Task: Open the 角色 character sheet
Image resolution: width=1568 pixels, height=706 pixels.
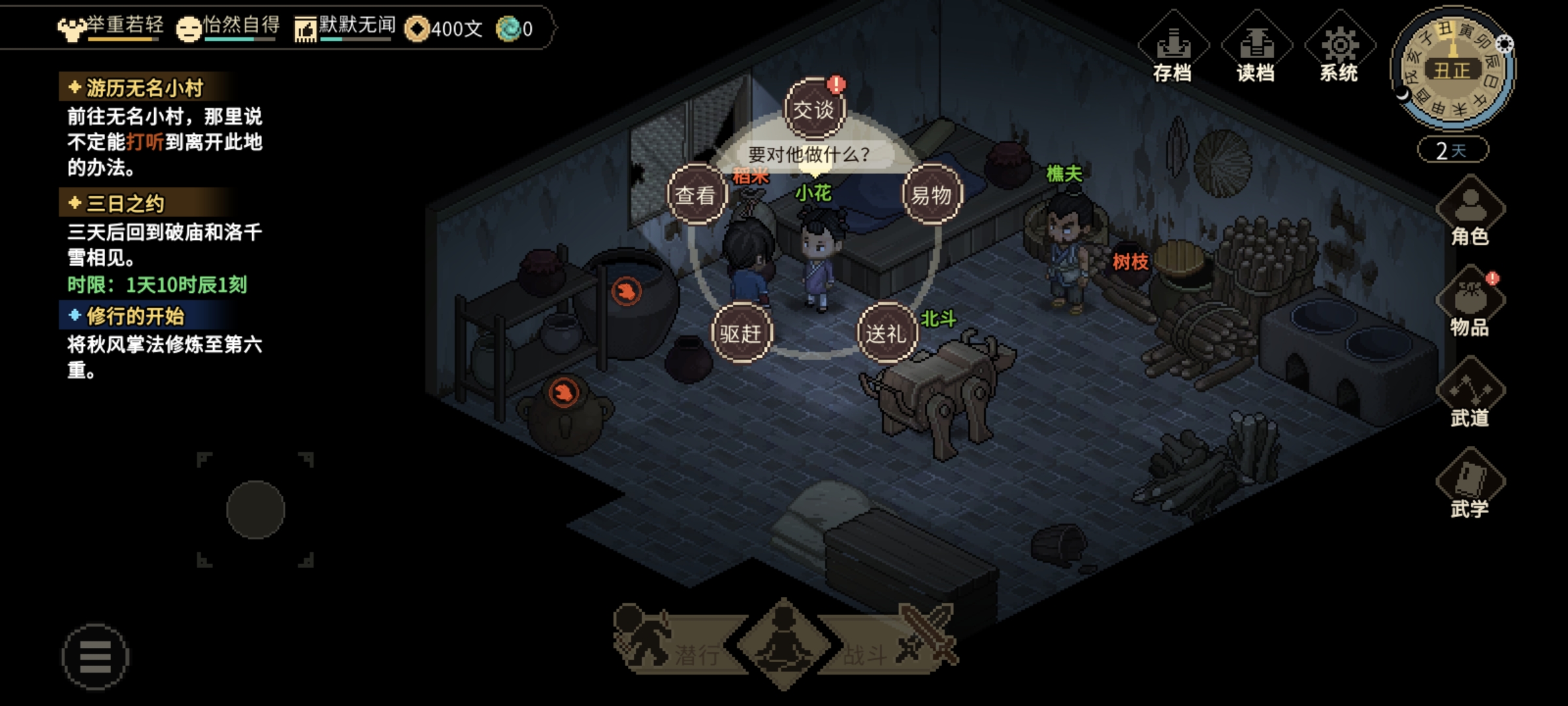Action: click(1470, 212)
